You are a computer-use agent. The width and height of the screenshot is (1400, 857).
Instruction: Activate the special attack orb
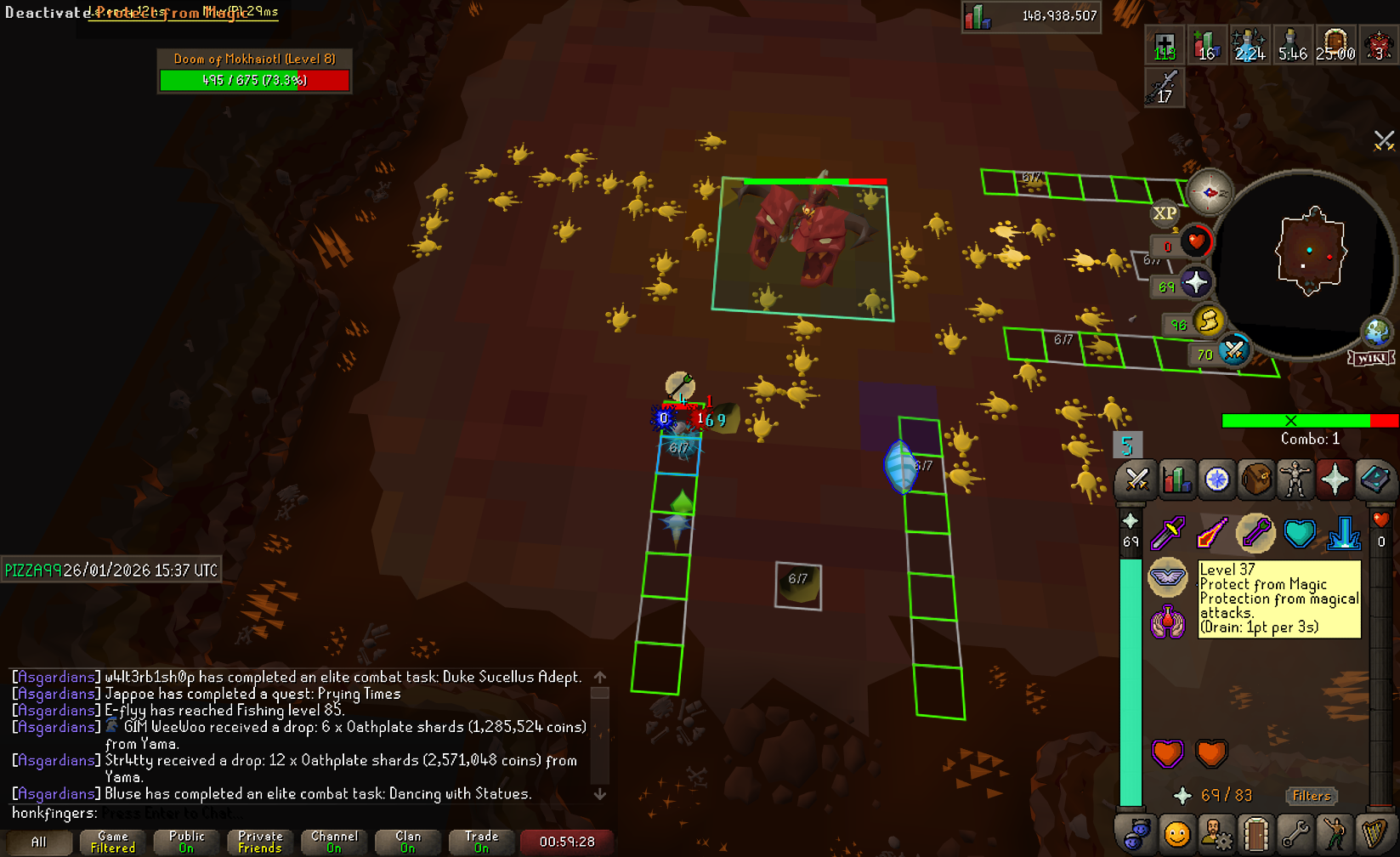(1233, 350)
